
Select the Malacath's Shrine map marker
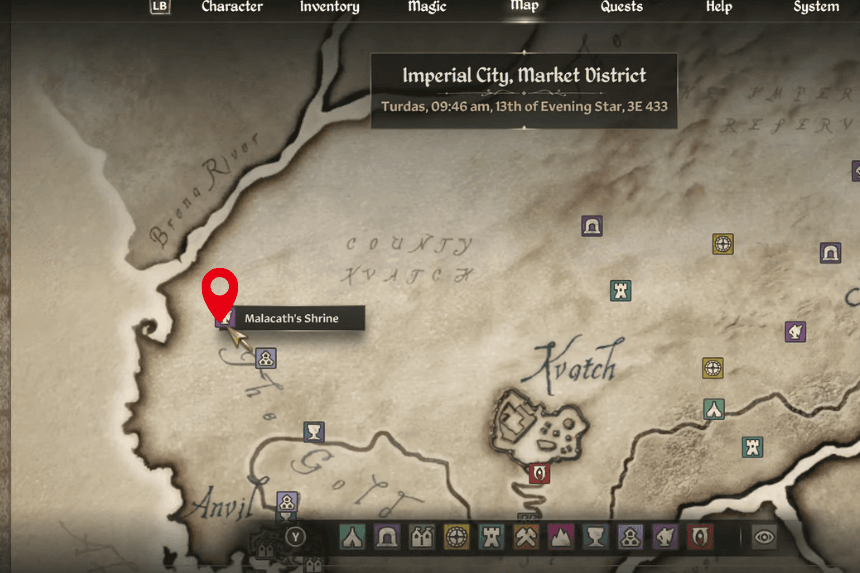(224, 319)
